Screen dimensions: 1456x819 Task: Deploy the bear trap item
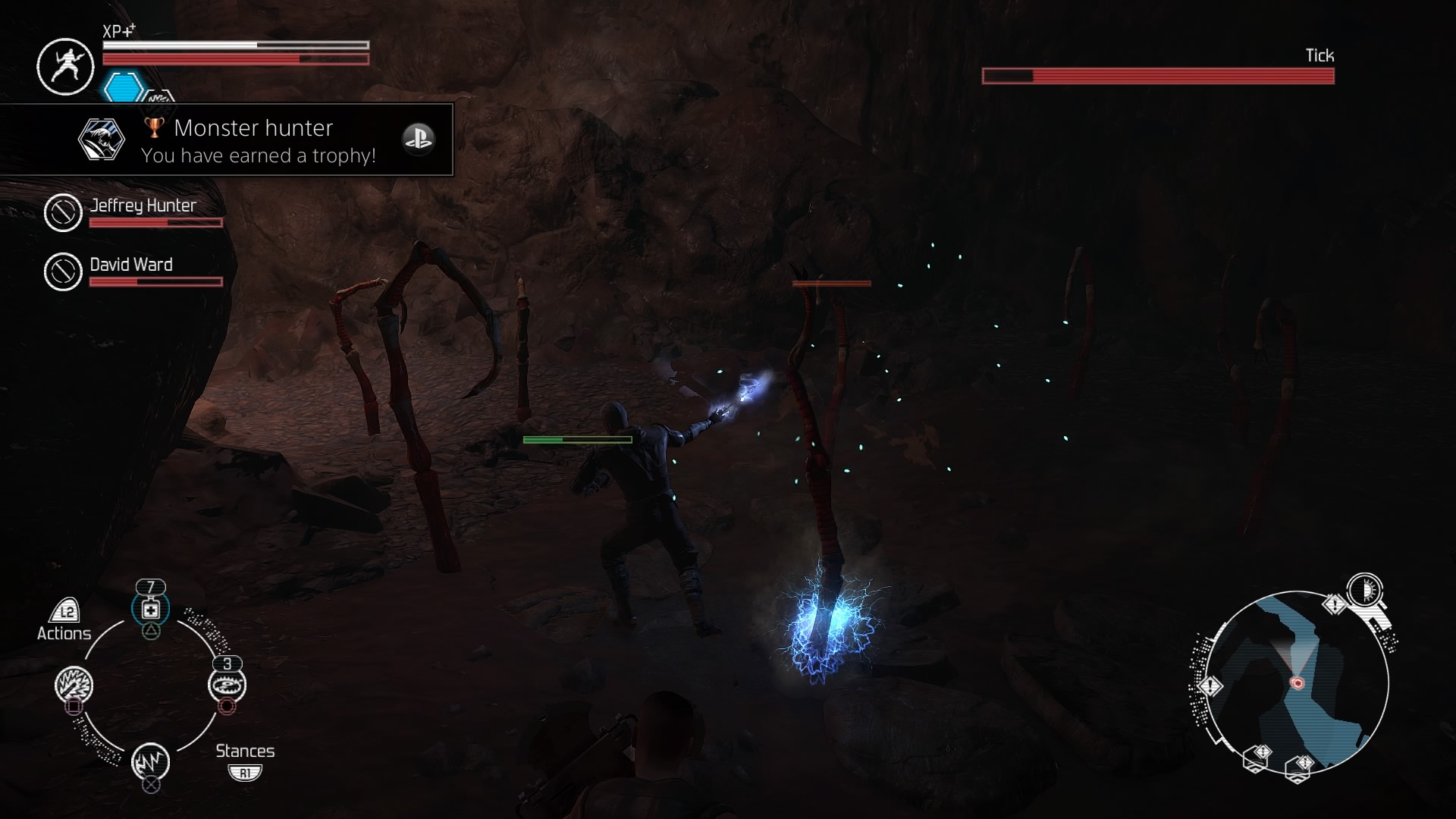227,686
